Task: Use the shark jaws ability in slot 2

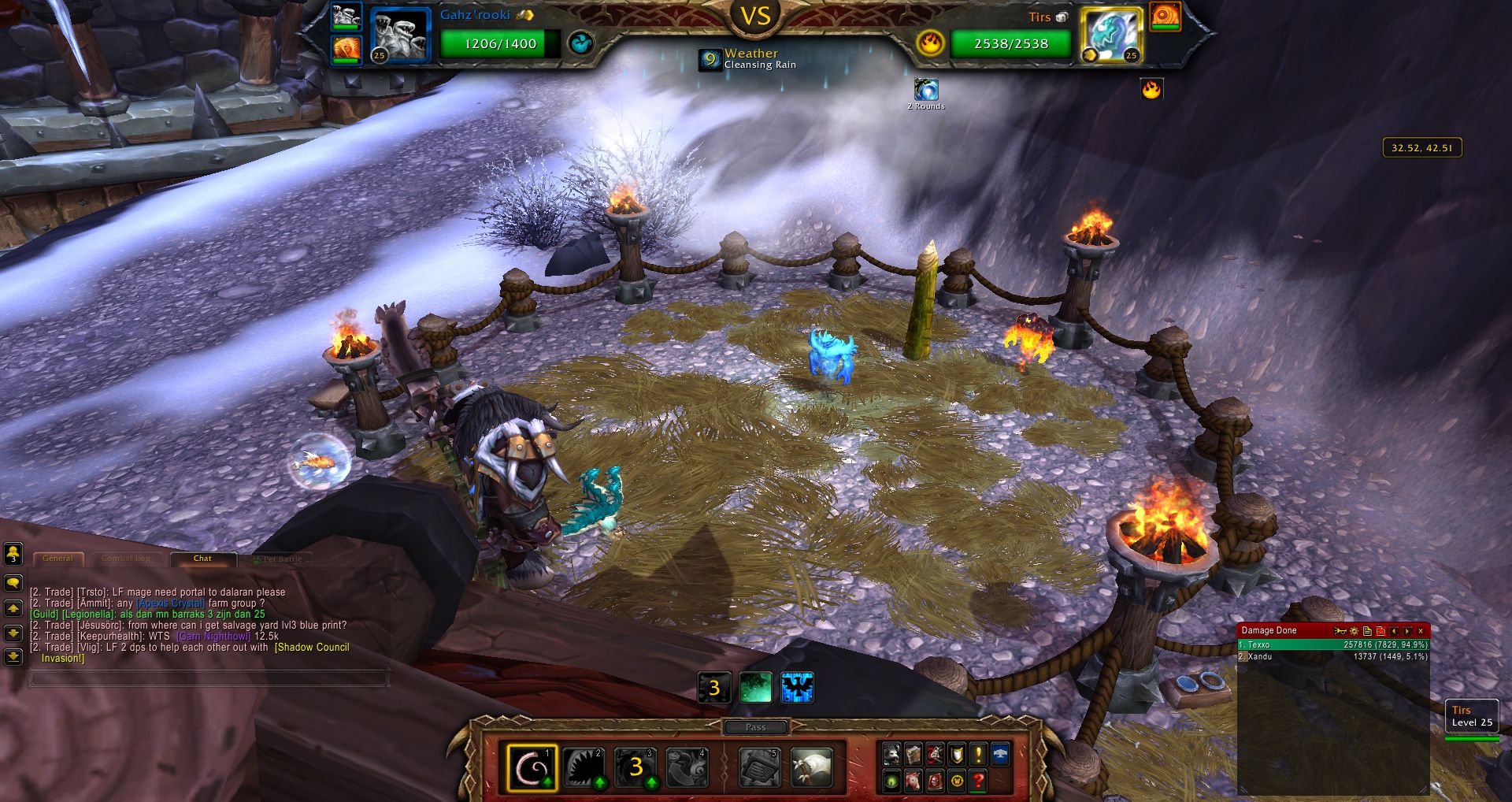Action: point(584,767)
